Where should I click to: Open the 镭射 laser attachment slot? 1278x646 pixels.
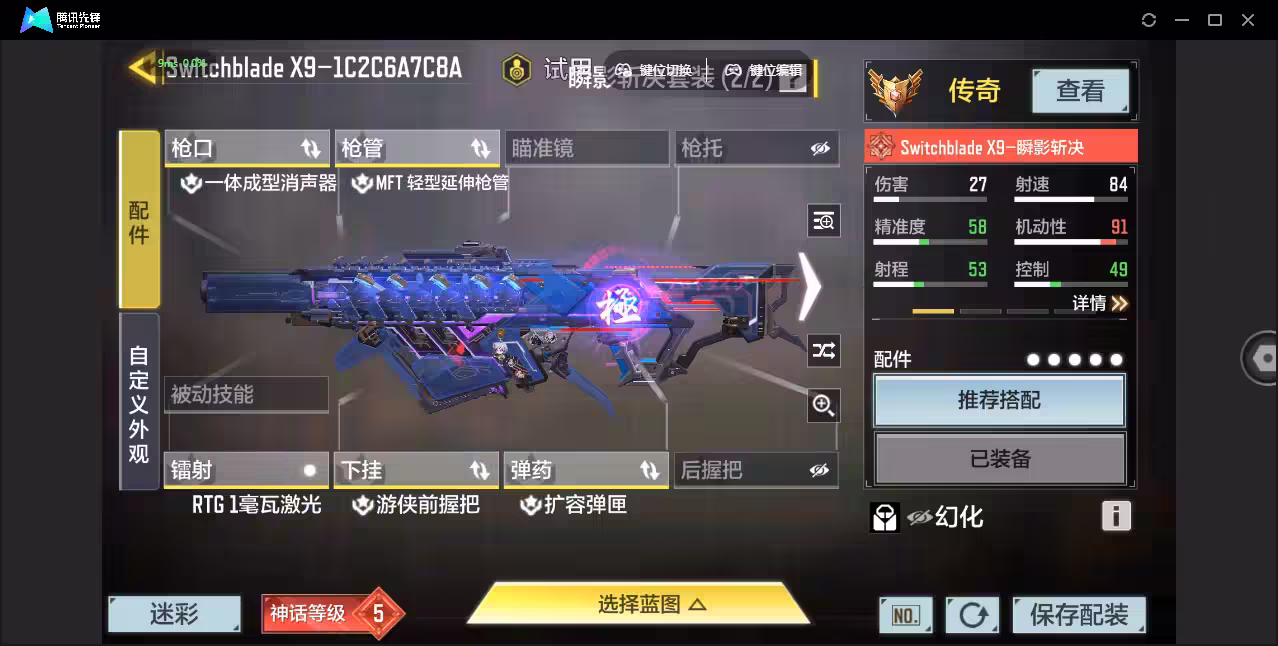[246, 470]
